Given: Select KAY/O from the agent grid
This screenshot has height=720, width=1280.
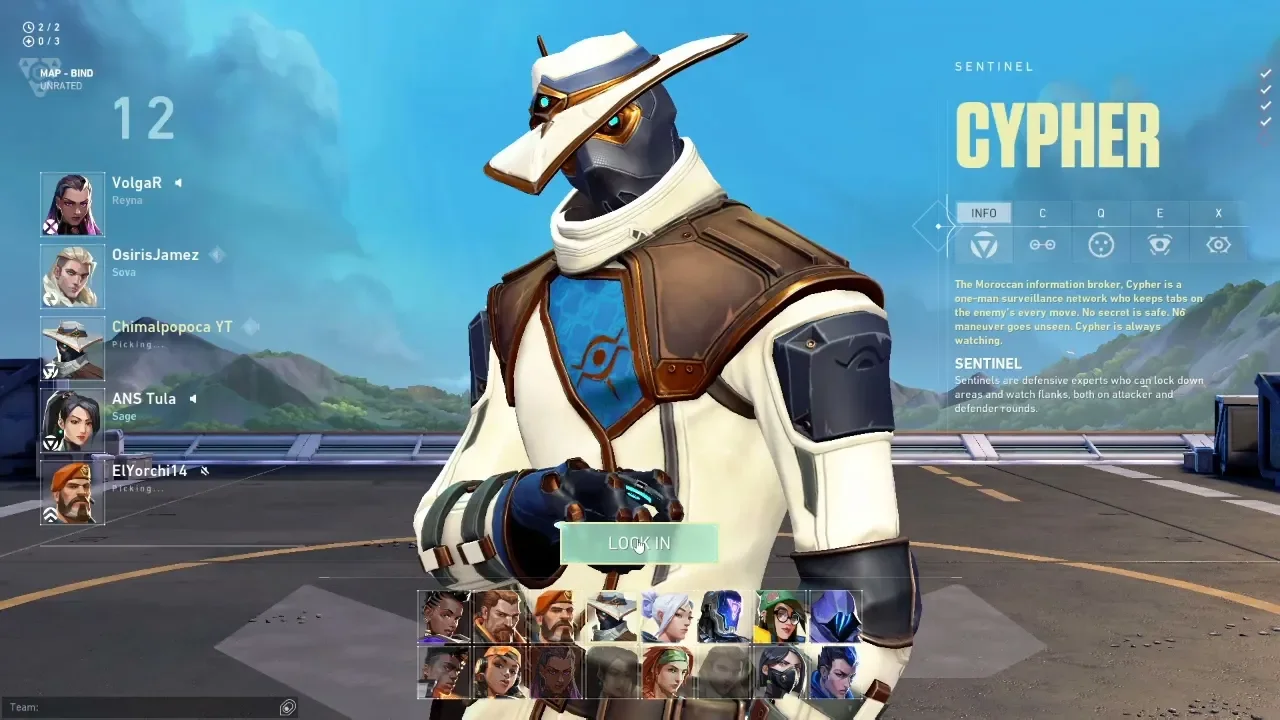Looking at the screenshot, I should coord(724,616).
